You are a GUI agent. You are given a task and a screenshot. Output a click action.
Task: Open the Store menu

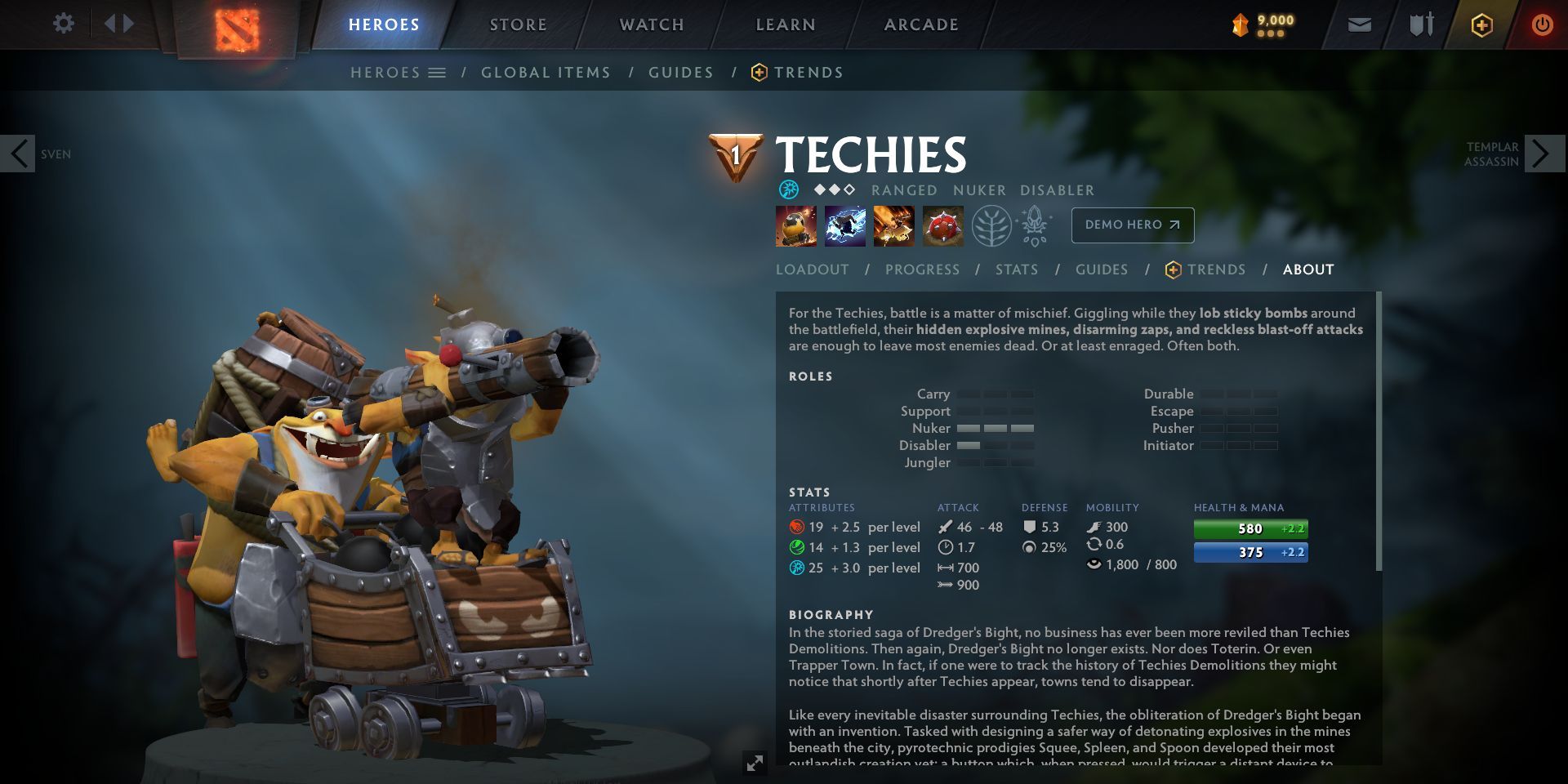tap(519, 24)
